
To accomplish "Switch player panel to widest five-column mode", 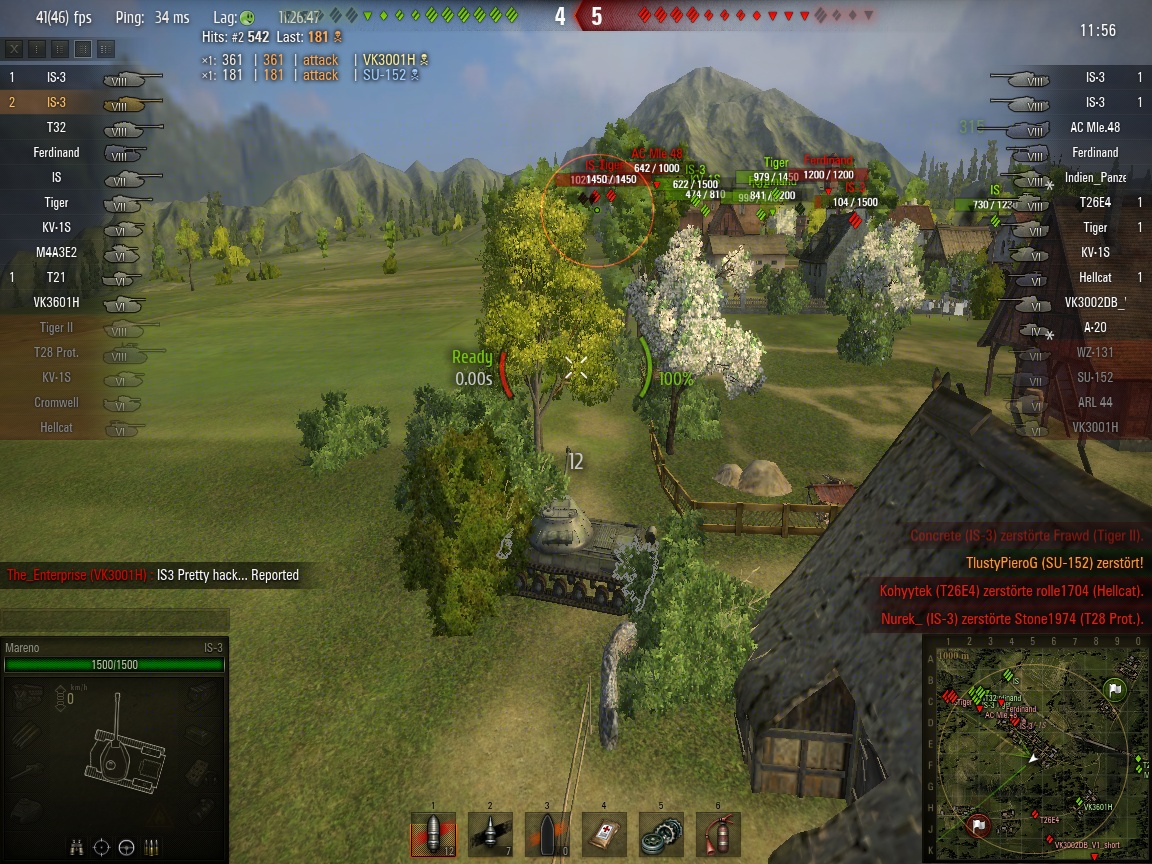I will [106, 48].
